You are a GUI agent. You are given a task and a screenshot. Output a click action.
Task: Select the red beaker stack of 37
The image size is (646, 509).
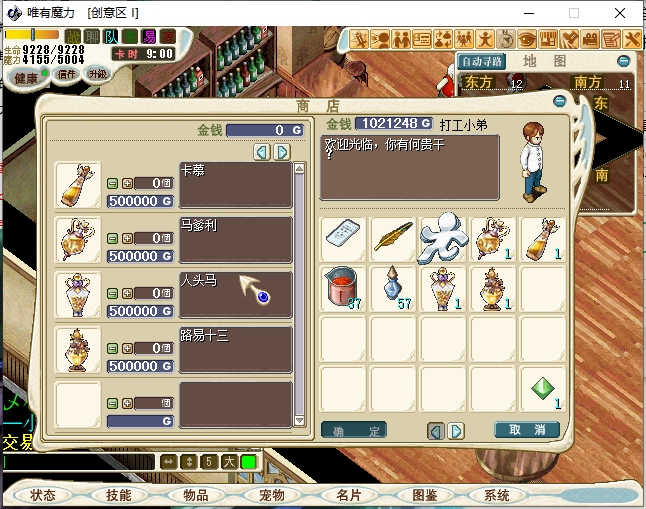pyautogui.click(x=344, y=289)
